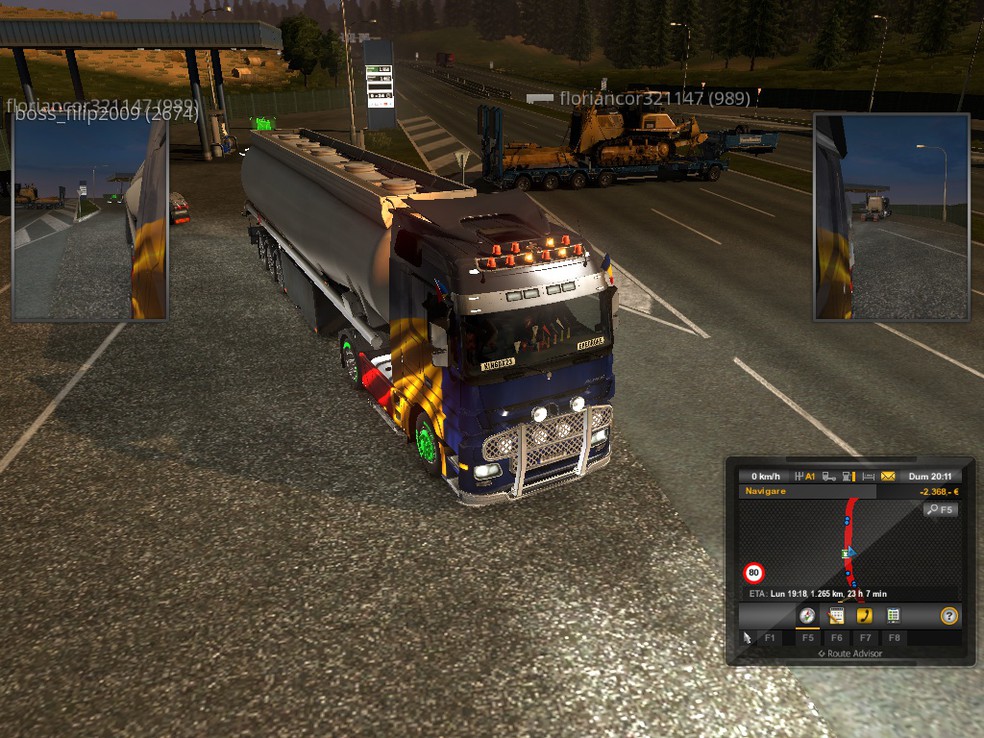Click the right rear-view mirror panel

click(891, 217)
